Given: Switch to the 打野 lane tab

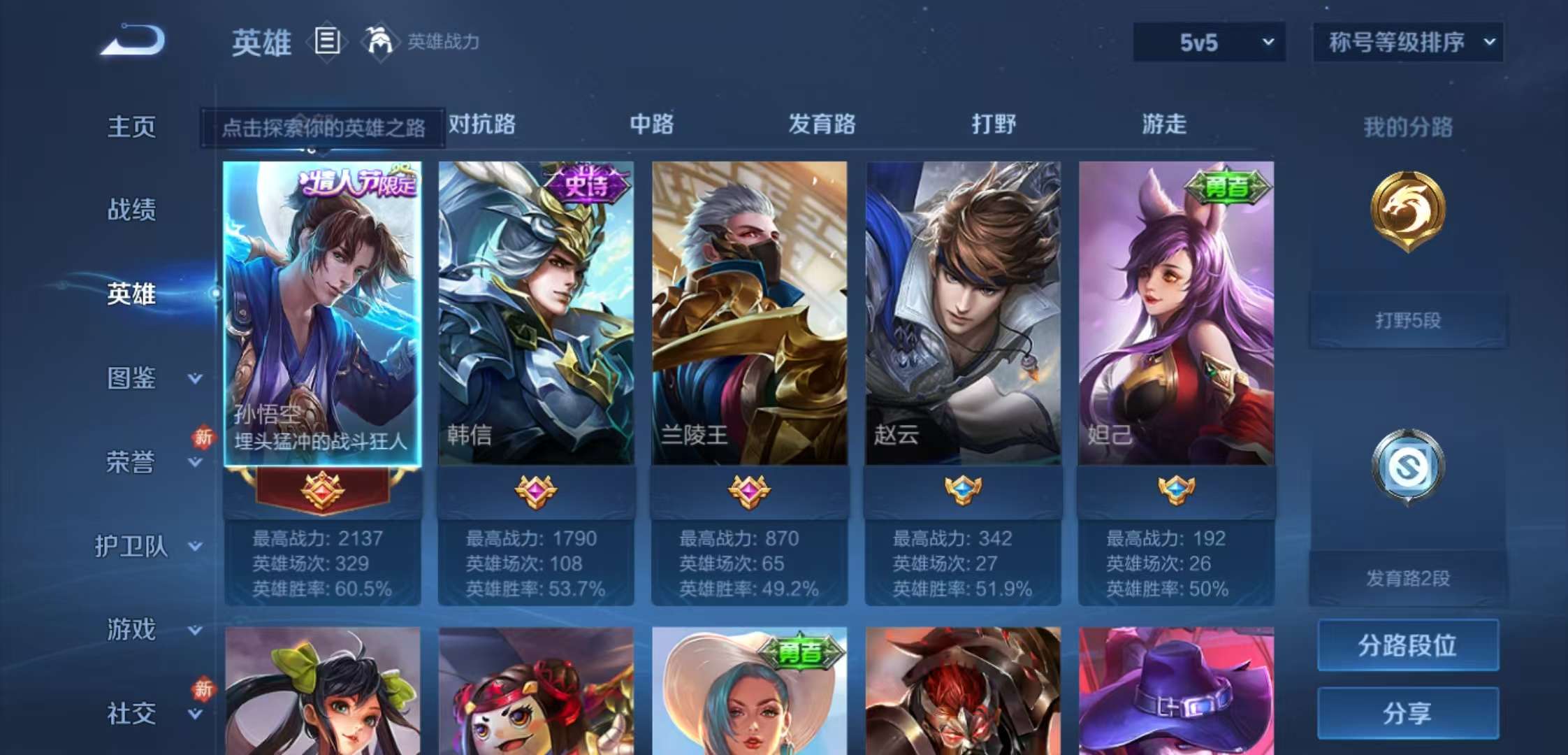Looking at the screenshot, I should point(993,124).
